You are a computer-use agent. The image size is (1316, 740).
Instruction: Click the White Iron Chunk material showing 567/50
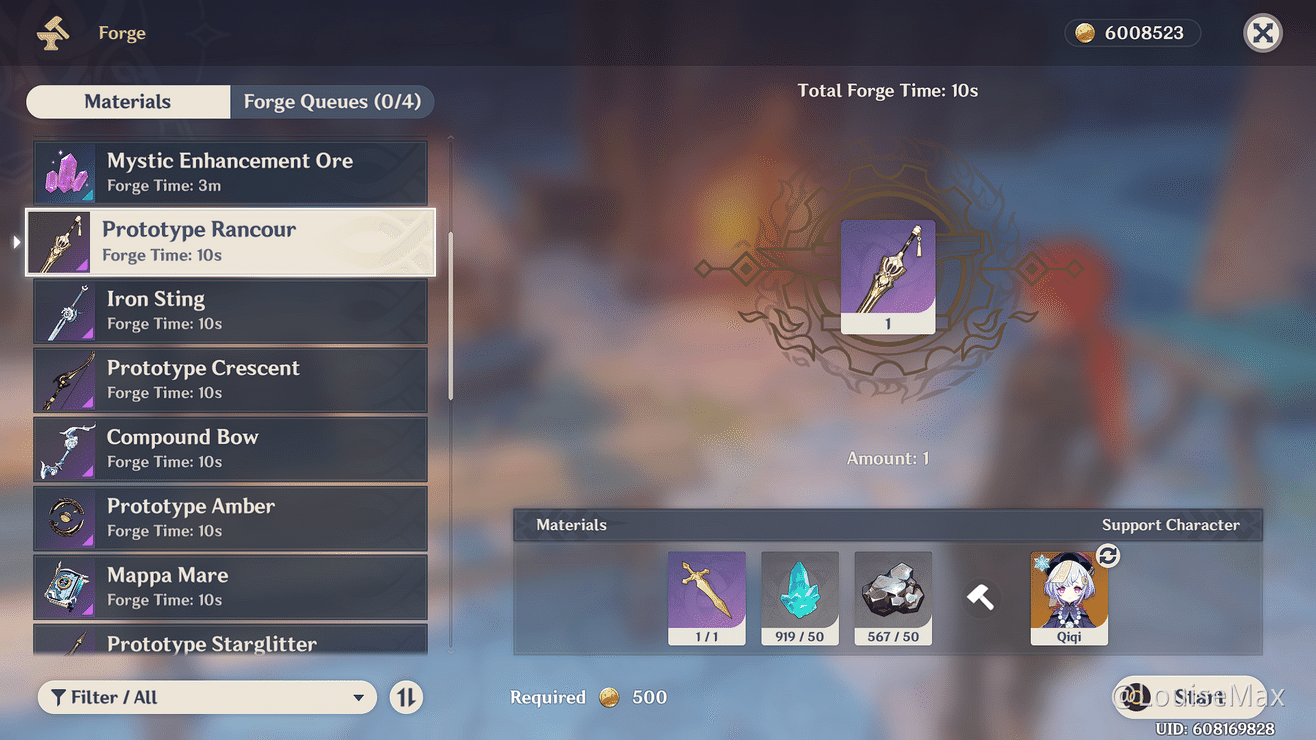tap(893, 597)
